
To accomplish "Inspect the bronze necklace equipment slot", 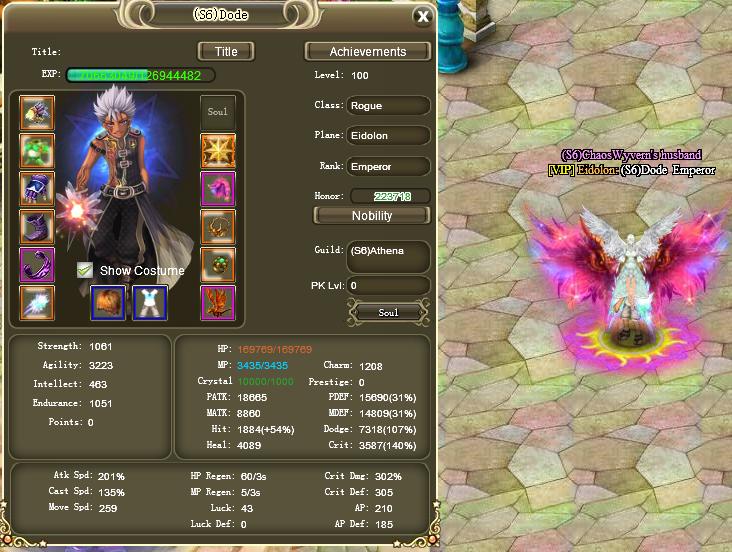I will (217, 227).
